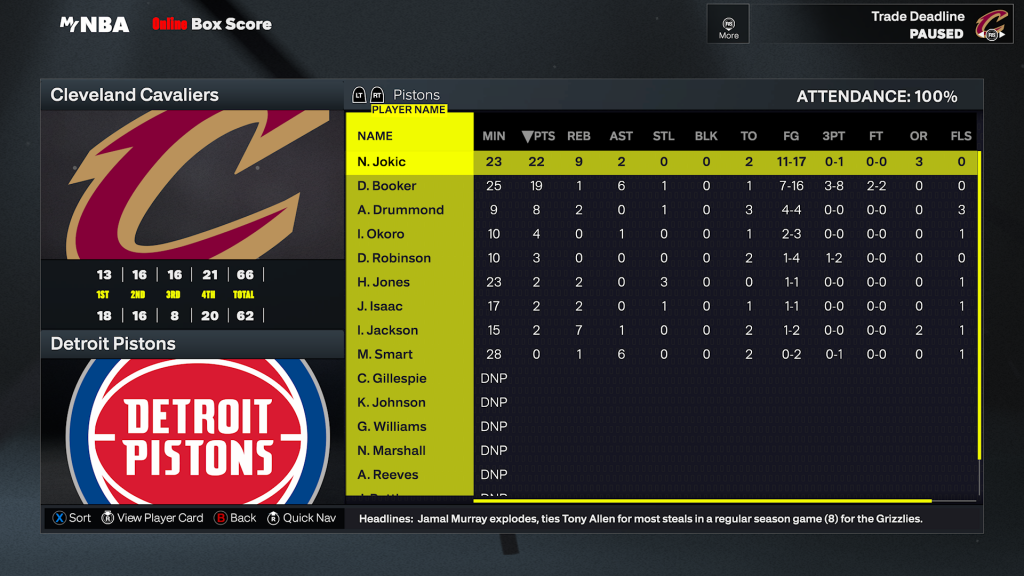Sort by the MIN column header
The width and height of the screenshot is (1024, 576).
point(494,136)
